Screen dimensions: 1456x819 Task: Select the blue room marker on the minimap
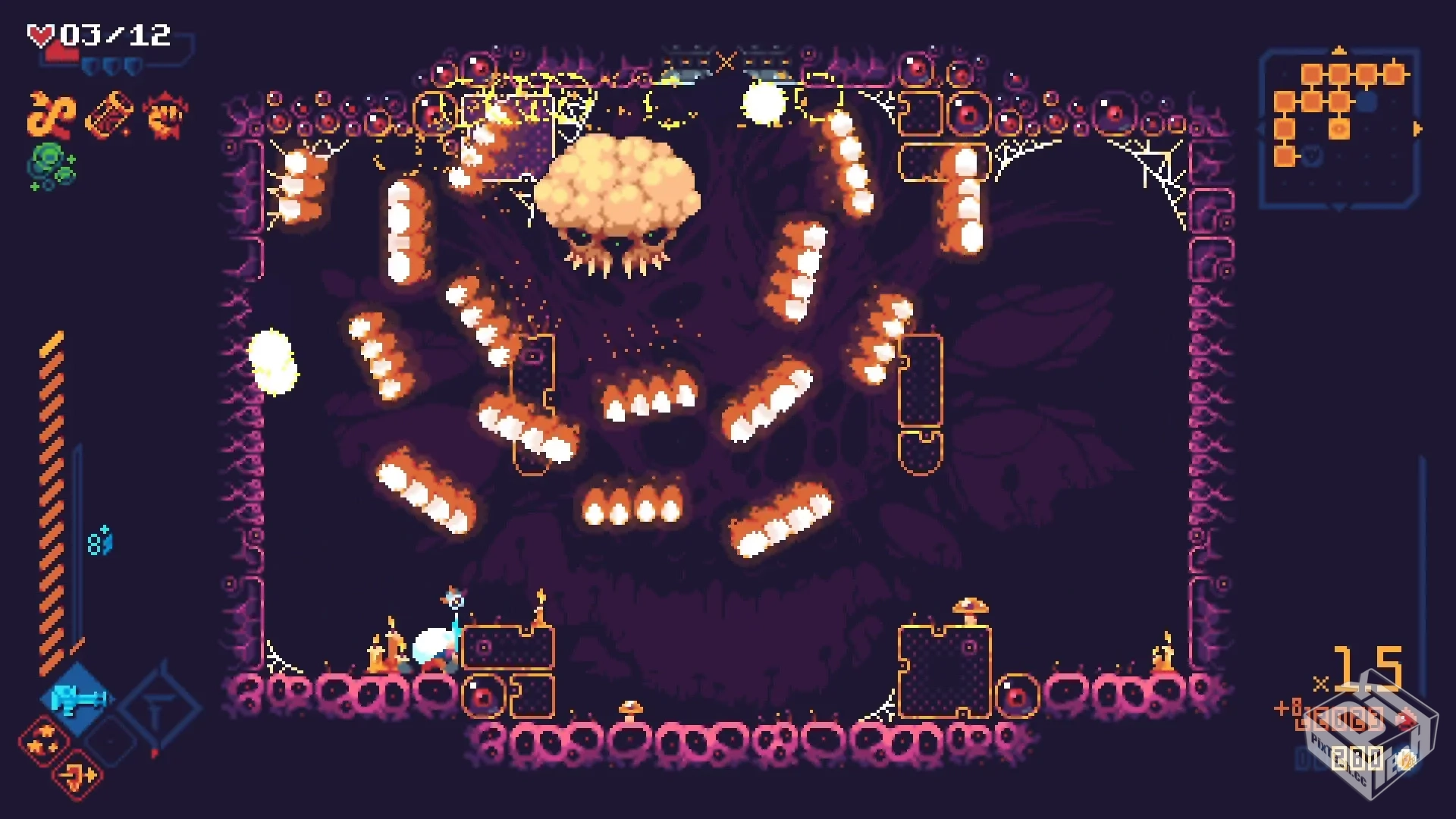click(1367, 101)
